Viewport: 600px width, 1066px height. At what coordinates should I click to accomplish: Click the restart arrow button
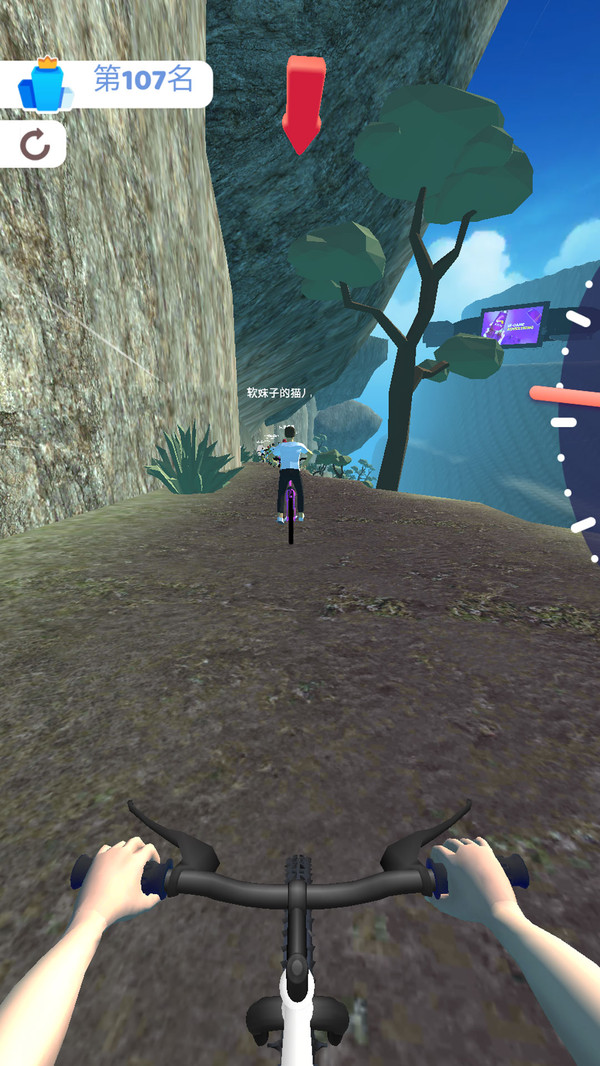click(x=35, y=146)
